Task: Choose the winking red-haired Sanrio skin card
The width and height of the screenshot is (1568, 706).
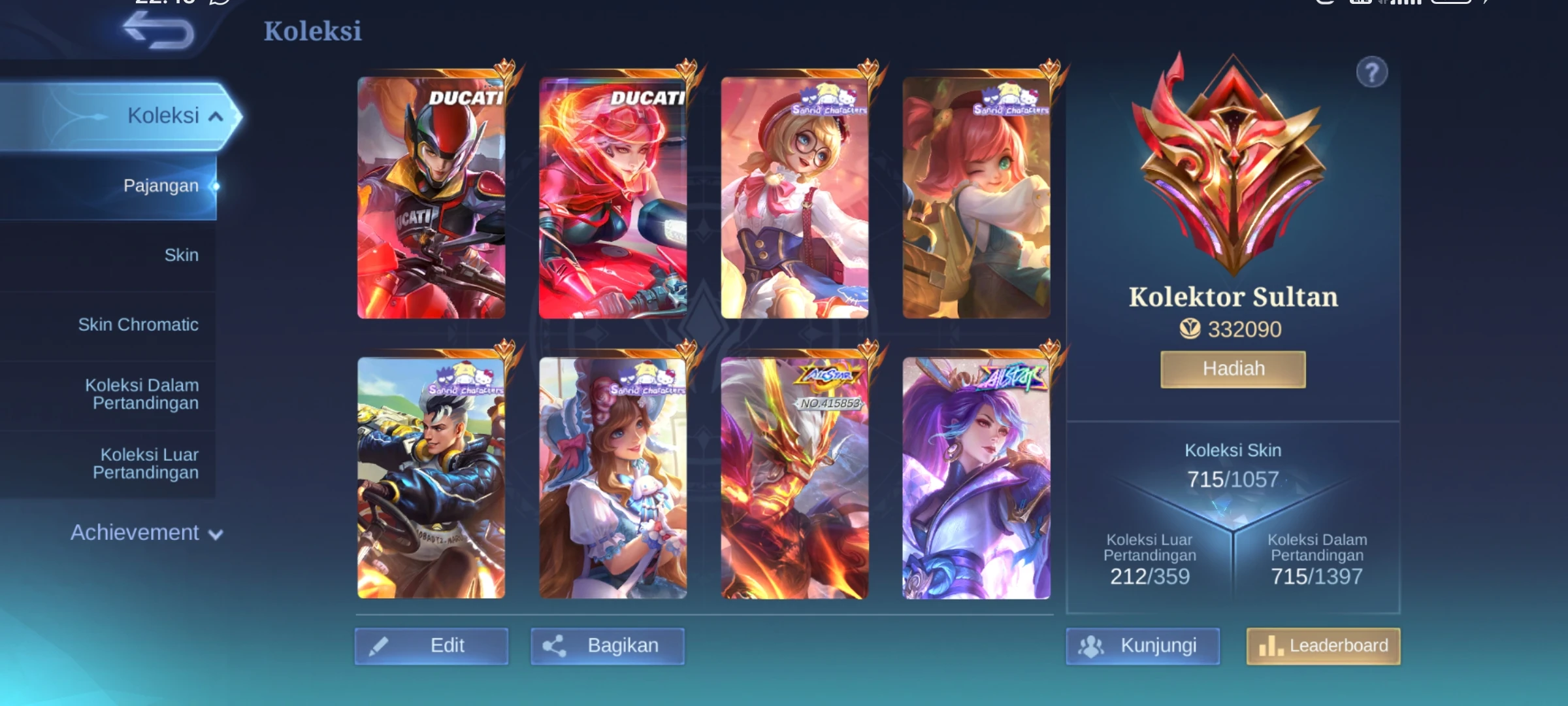Action: tap(976, 197)
